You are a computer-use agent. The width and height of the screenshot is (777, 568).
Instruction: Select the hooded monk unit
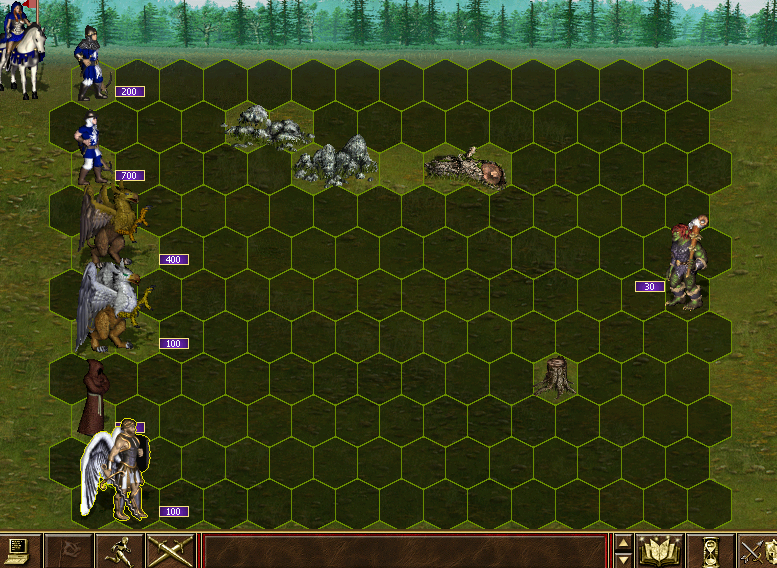coord(96,396)
